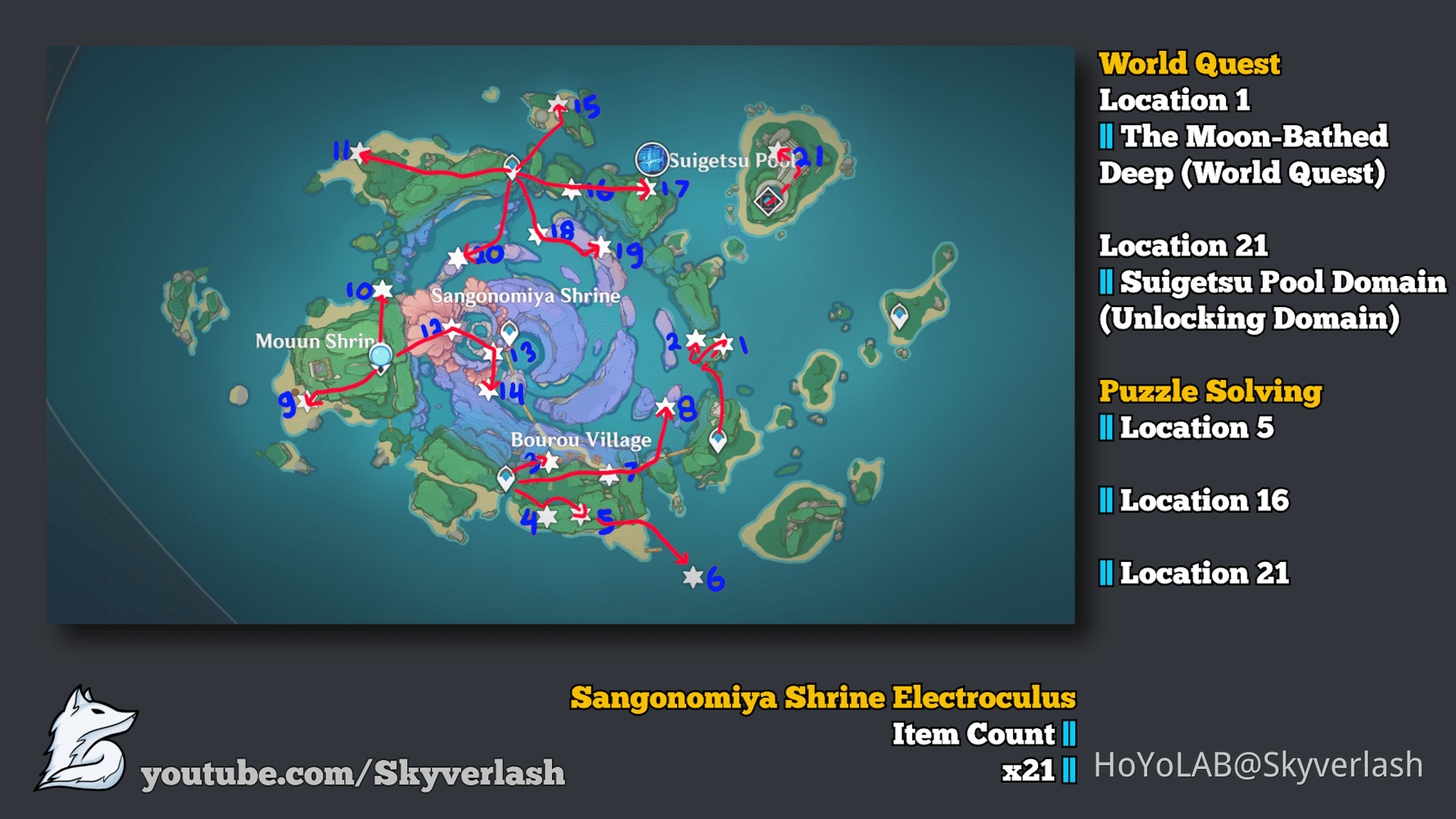This screenshot has height=819, width=1456.
Task: Select the waypoint below location marker 8
Action: [x=717, y=440]
